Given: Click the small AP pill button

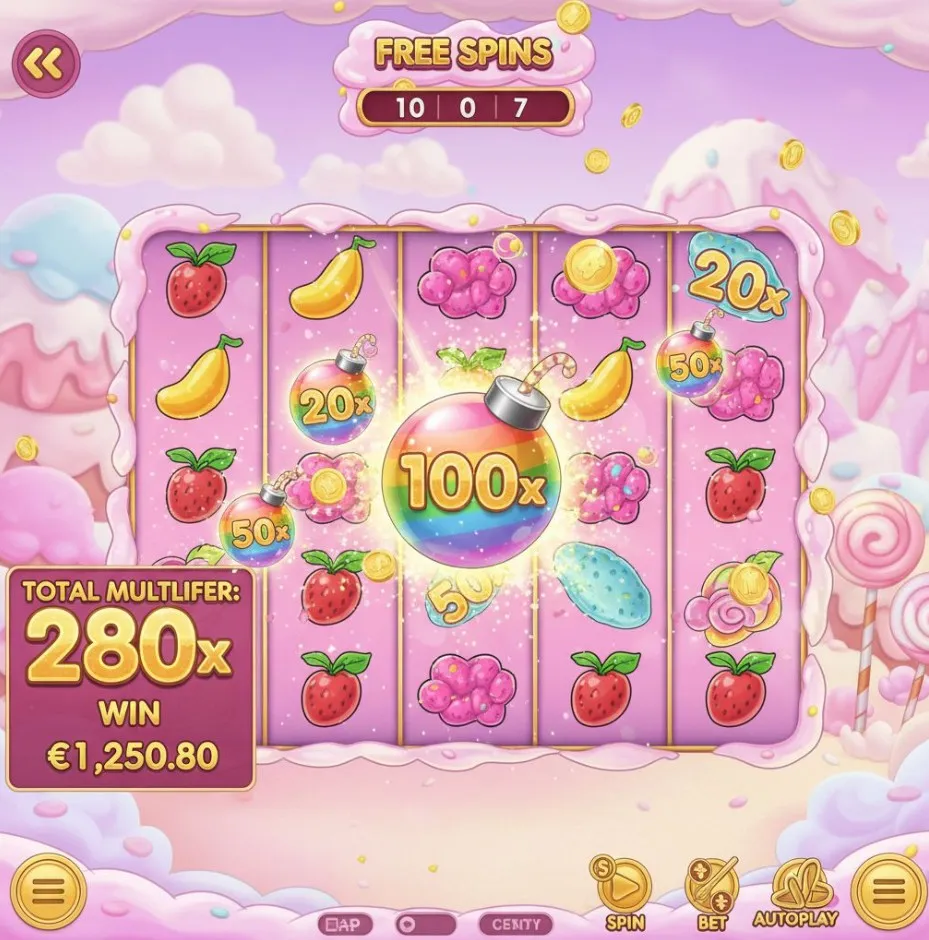Looking at the screenshot, I should 345,924.
